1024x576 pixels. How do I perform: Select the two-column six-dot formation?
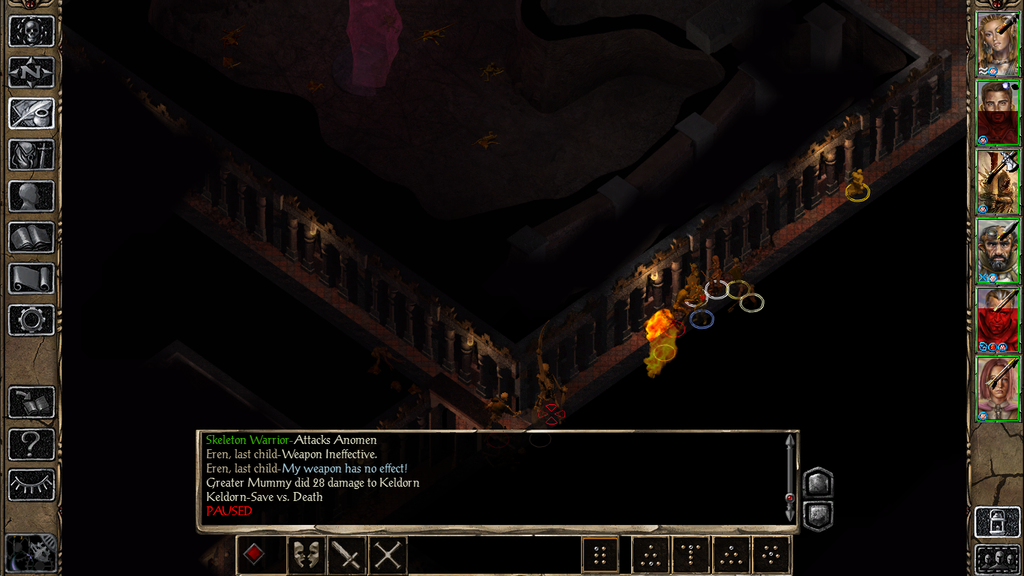[x=600, y=555]
